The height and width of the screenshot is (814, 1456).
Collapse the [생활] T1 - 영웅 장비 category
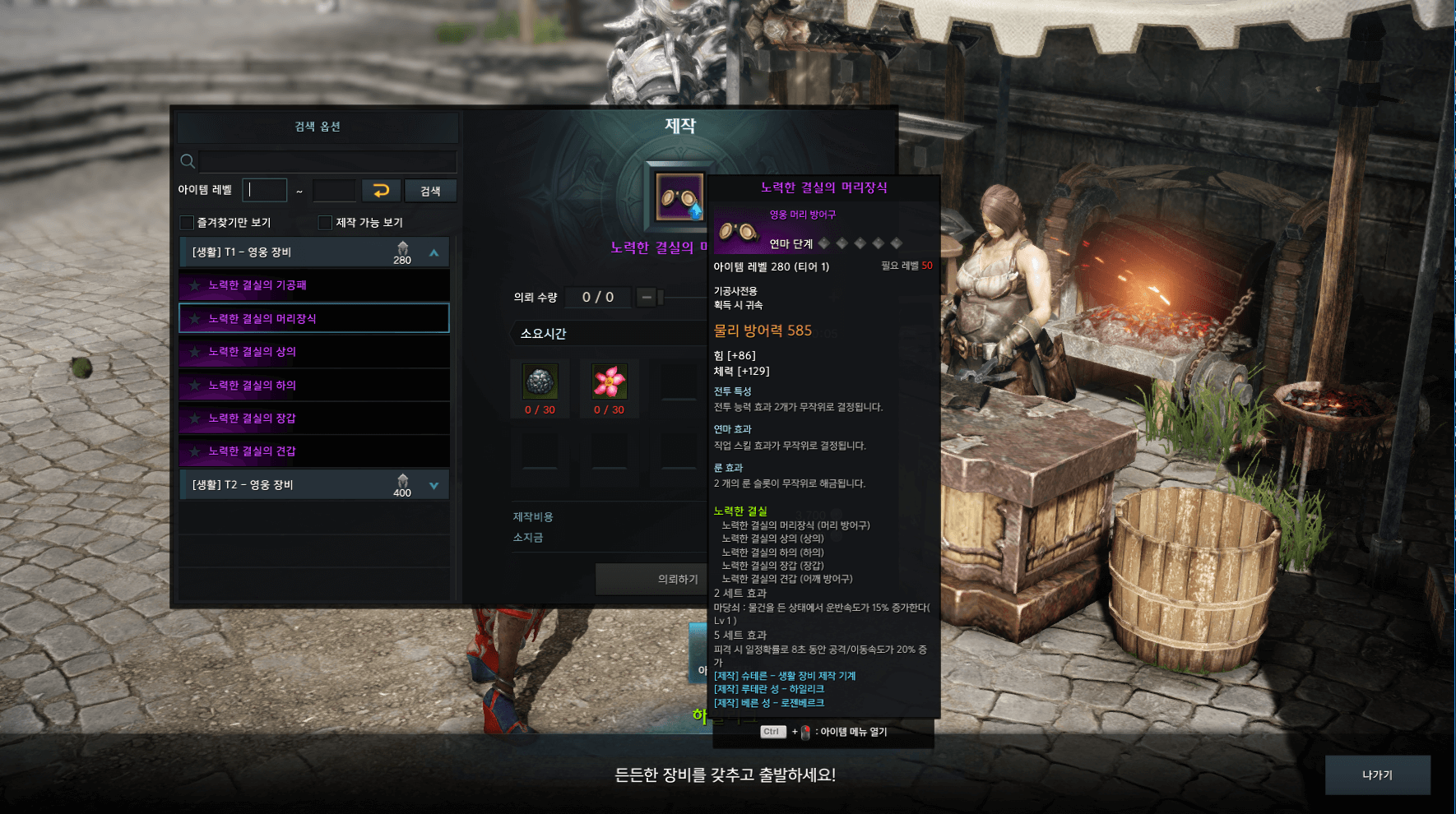click(x=434, y=252)
